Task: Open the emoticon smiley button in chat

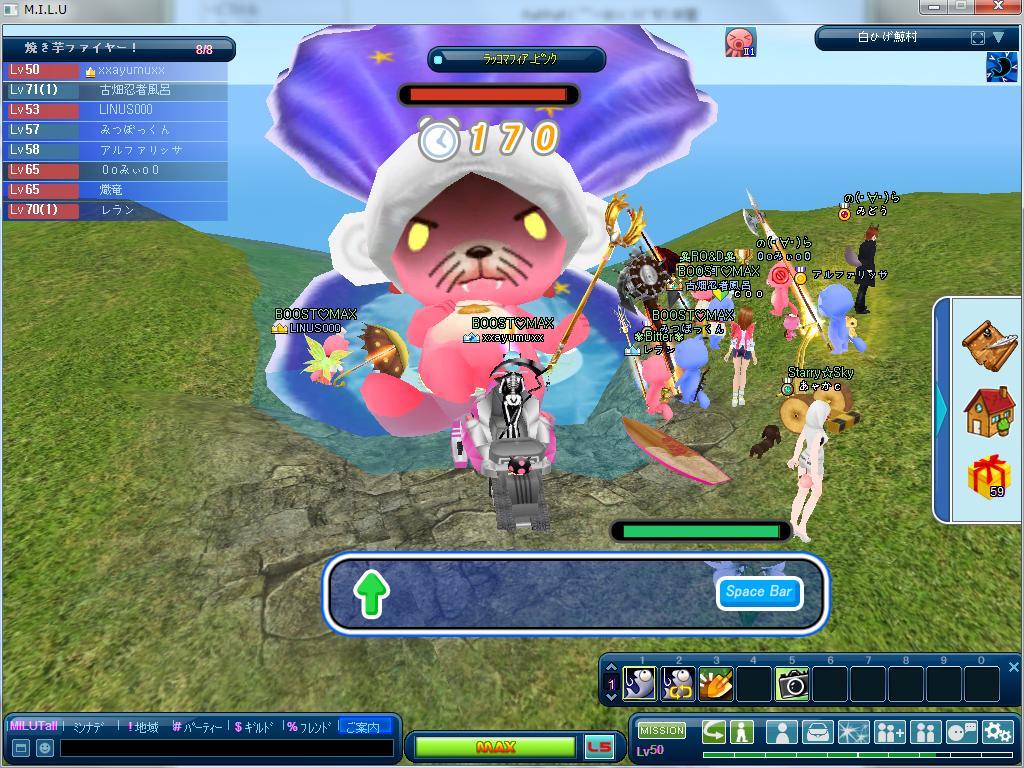Action: tap(45, 748)
